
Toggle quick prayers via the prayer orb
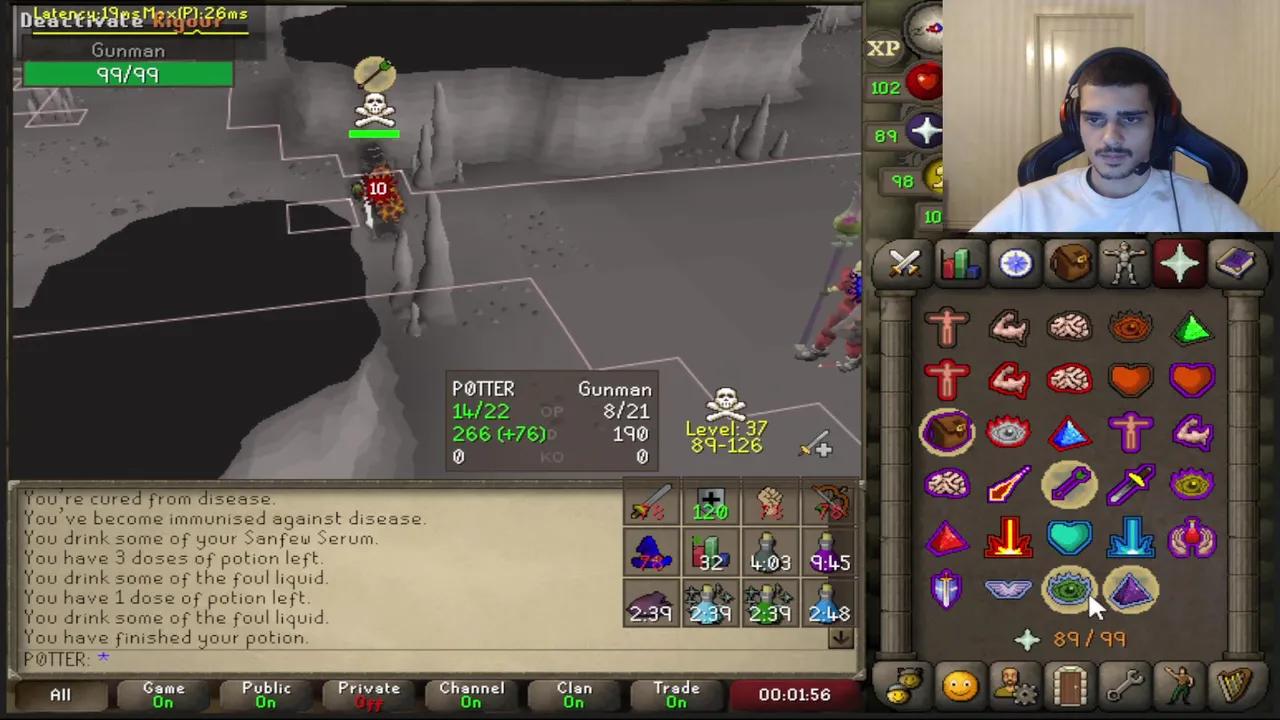925,131
